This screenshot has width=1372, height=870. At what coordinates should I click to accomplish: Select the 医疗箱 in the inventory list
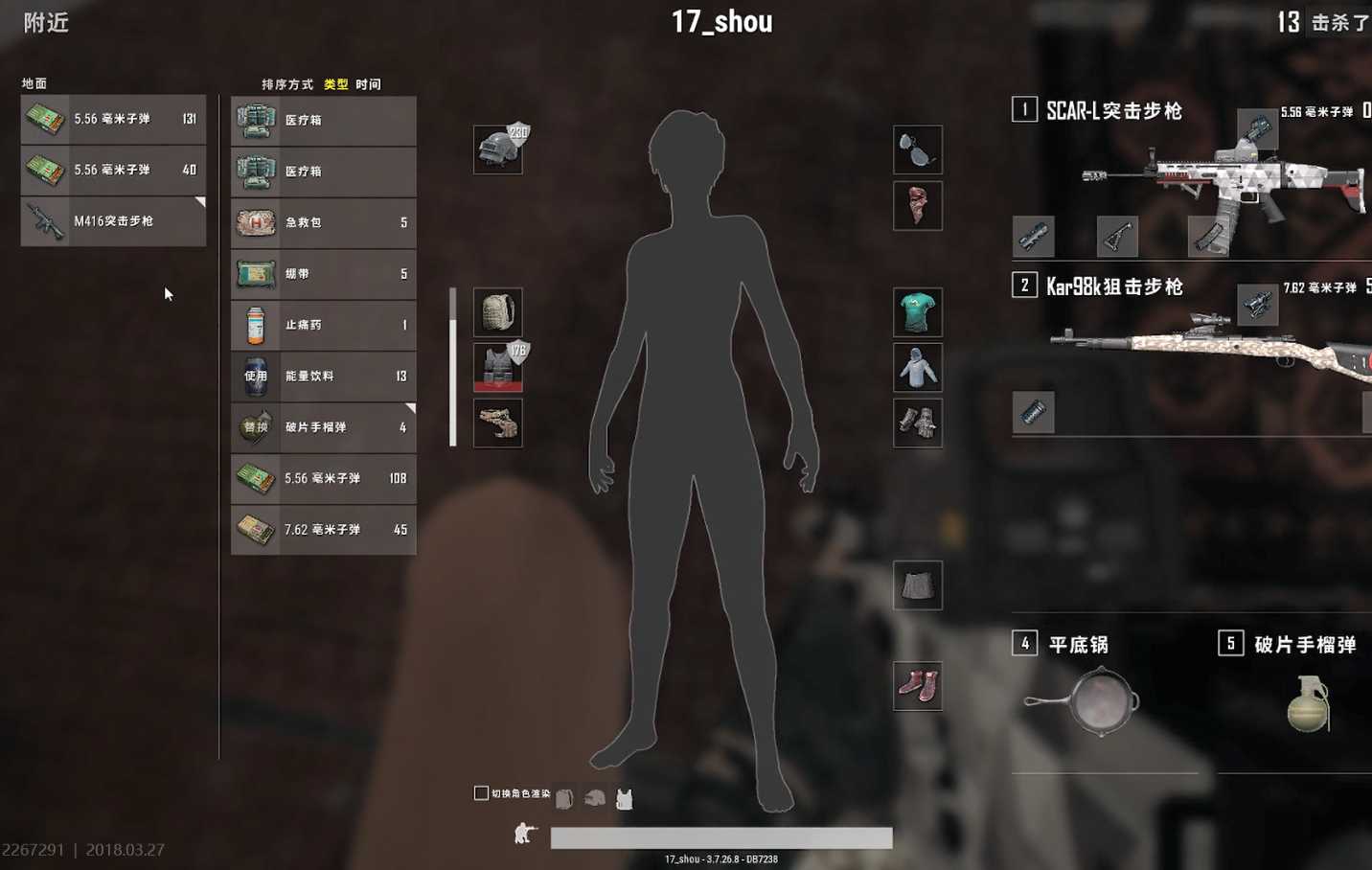click(323, 121)
